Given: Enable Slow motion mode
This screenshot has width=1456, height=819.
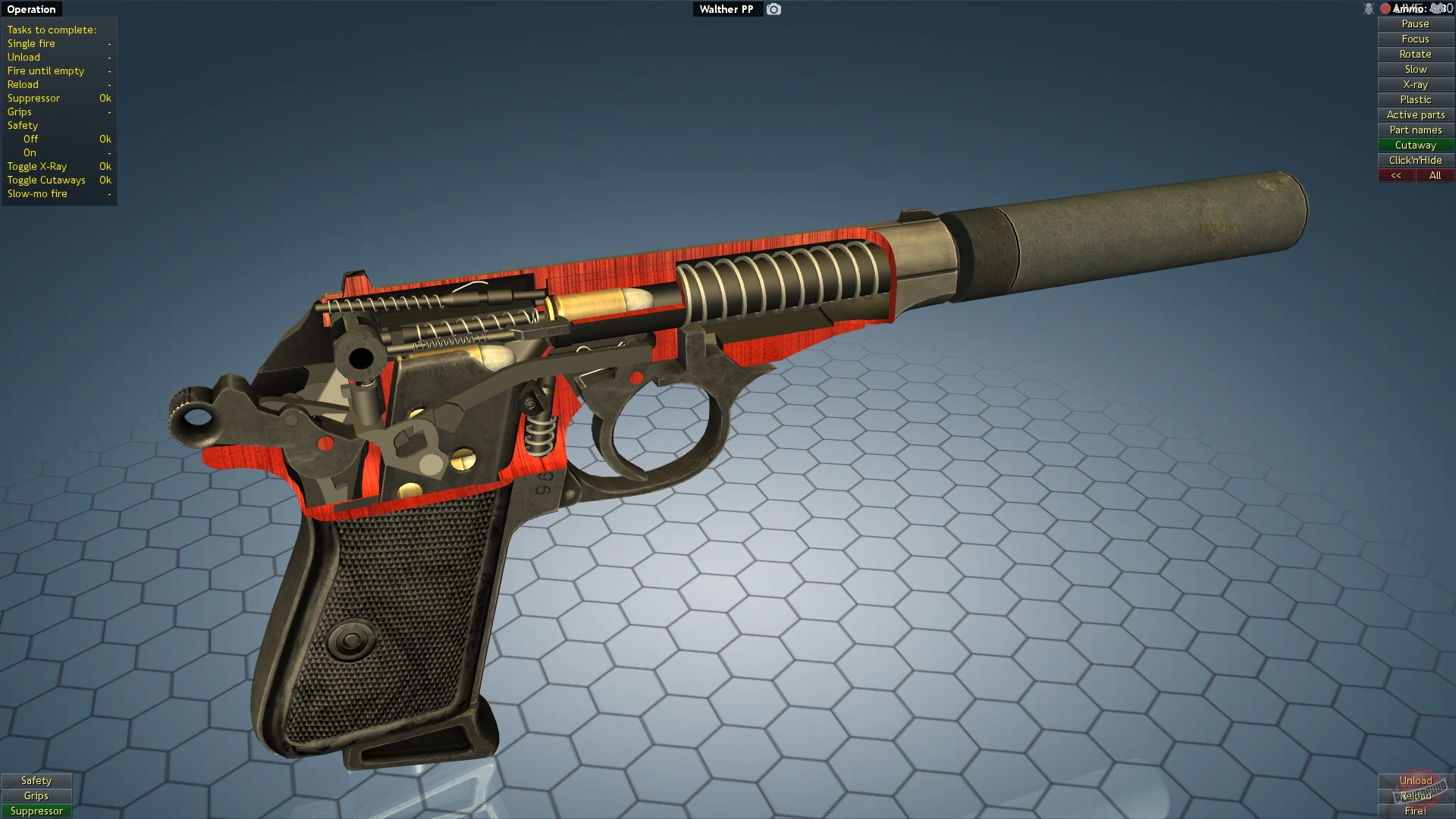Looking at the screenshot, I should pyautogui.click(x=1414, y=69).
